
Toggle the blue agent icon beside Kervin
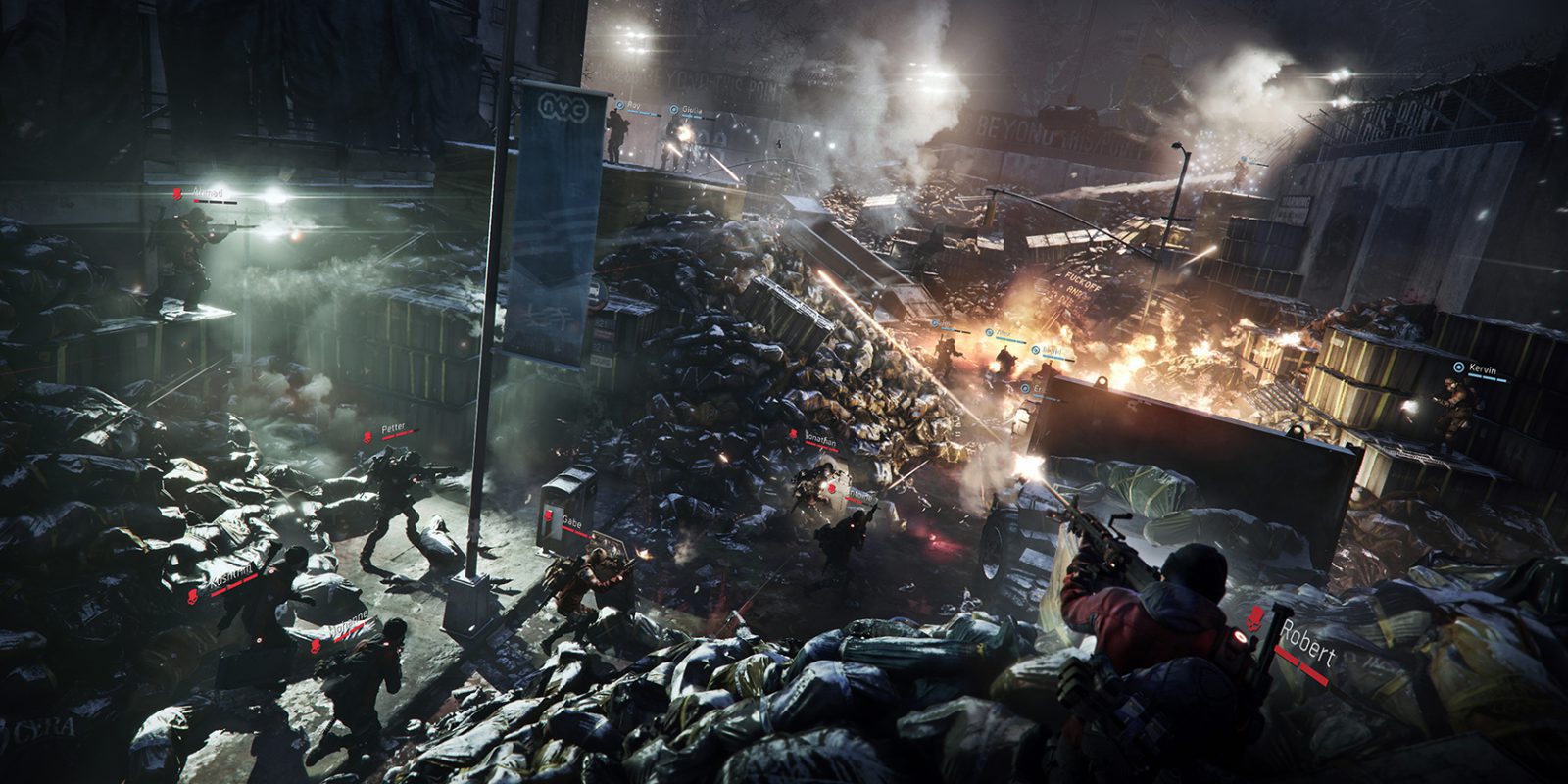[x=1458, y=368]
